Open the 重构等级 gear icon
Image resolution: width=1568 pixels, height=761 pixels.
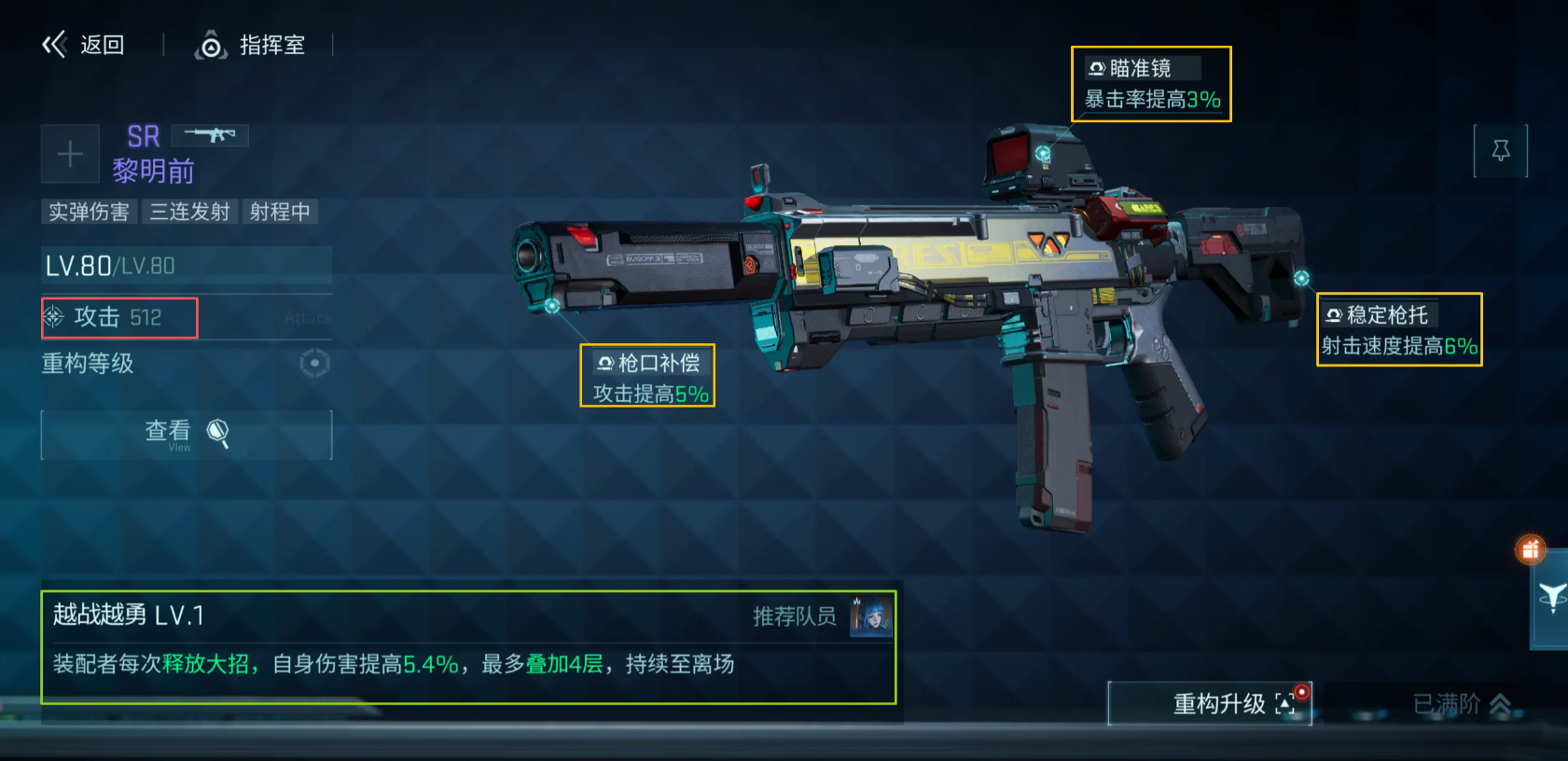314,364
